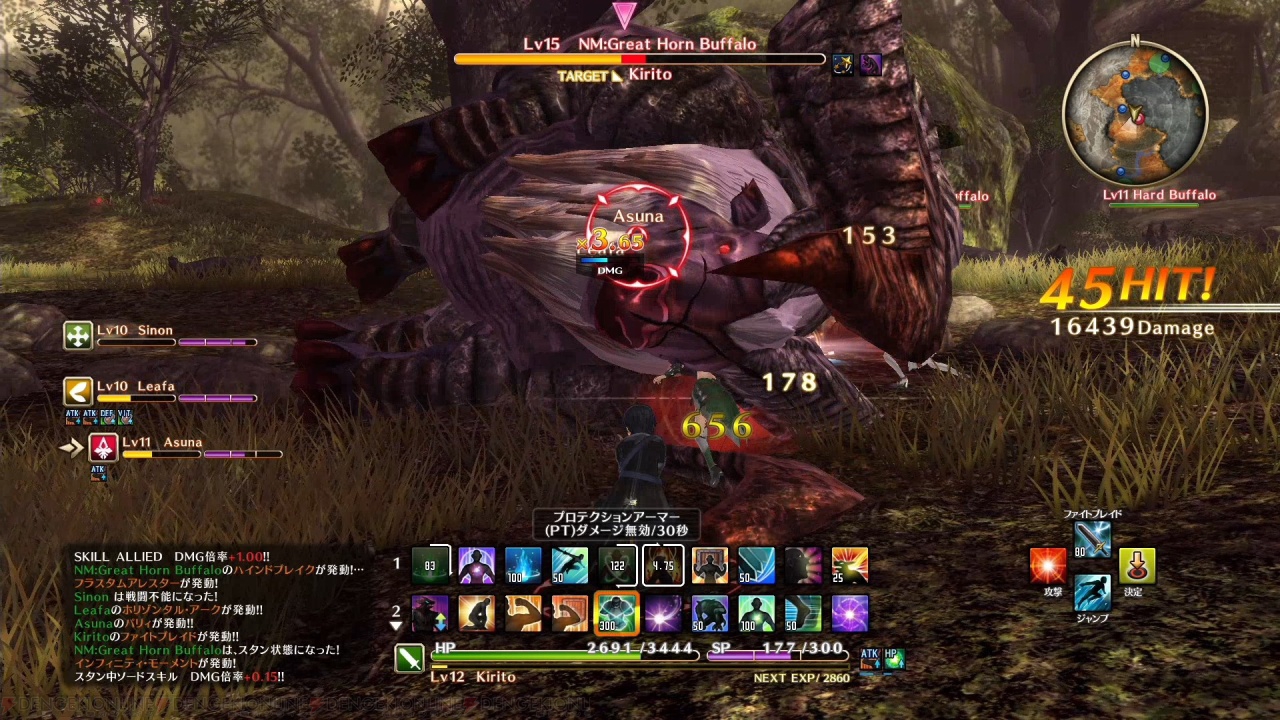1280x720 pixels.
Task: Activate the orange-highlighted skill costing 300
Action: tap(616, 613)
